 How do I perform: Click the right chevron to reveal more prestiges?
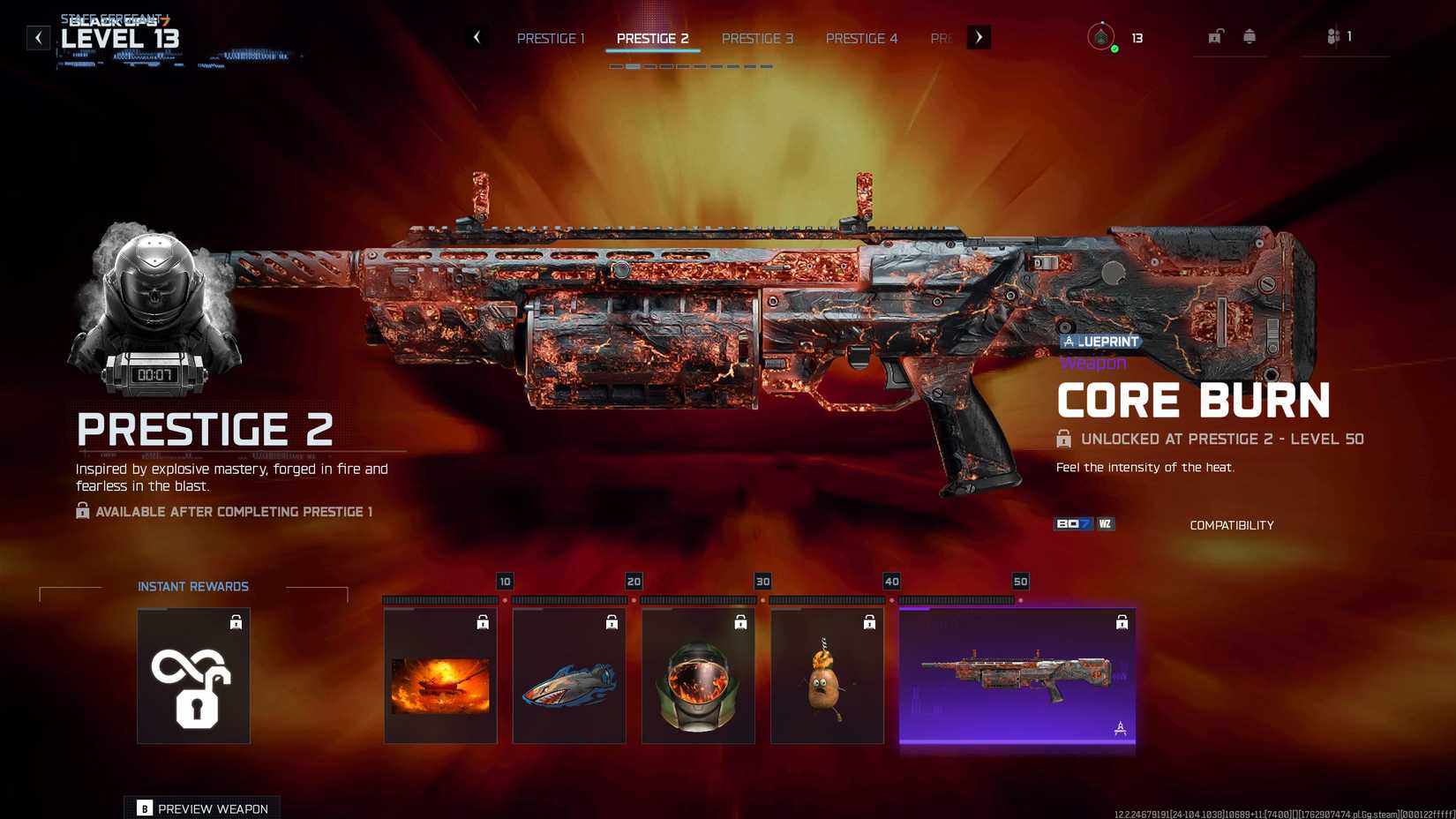pyautogui.click(x=978, y=37)
